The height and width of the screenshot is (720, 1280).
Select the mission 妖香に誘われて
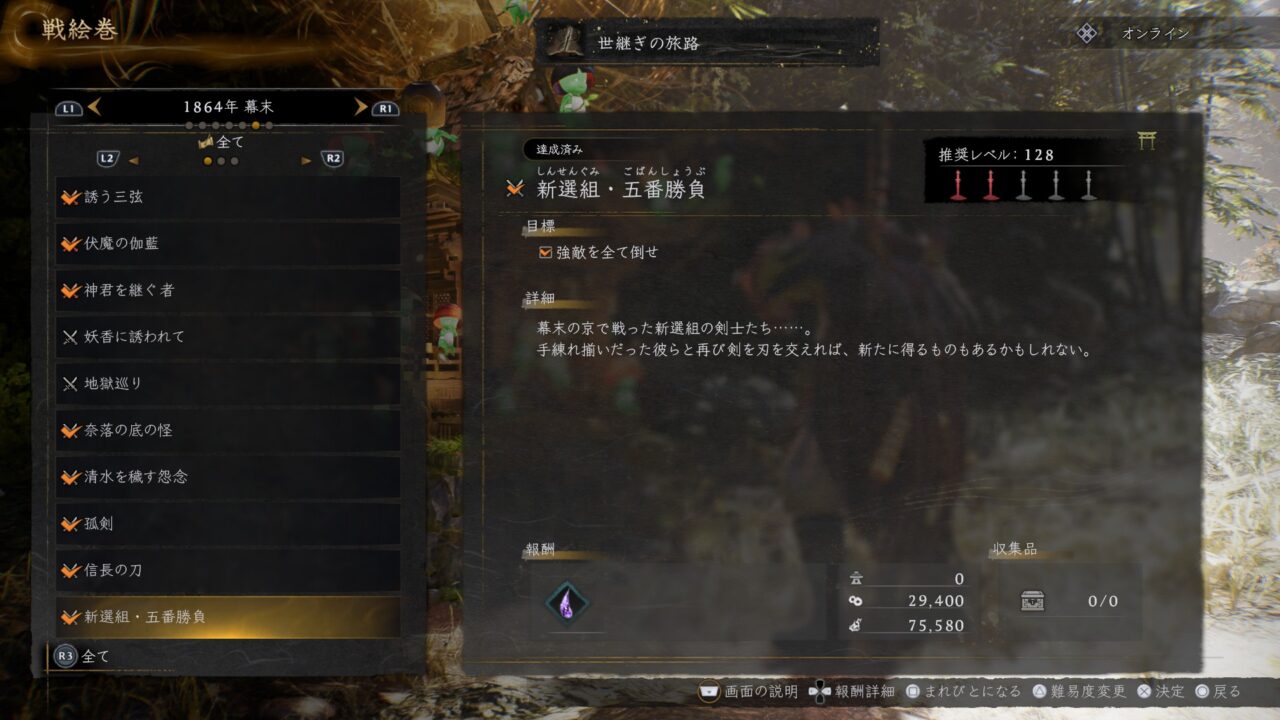pos(228,337)
